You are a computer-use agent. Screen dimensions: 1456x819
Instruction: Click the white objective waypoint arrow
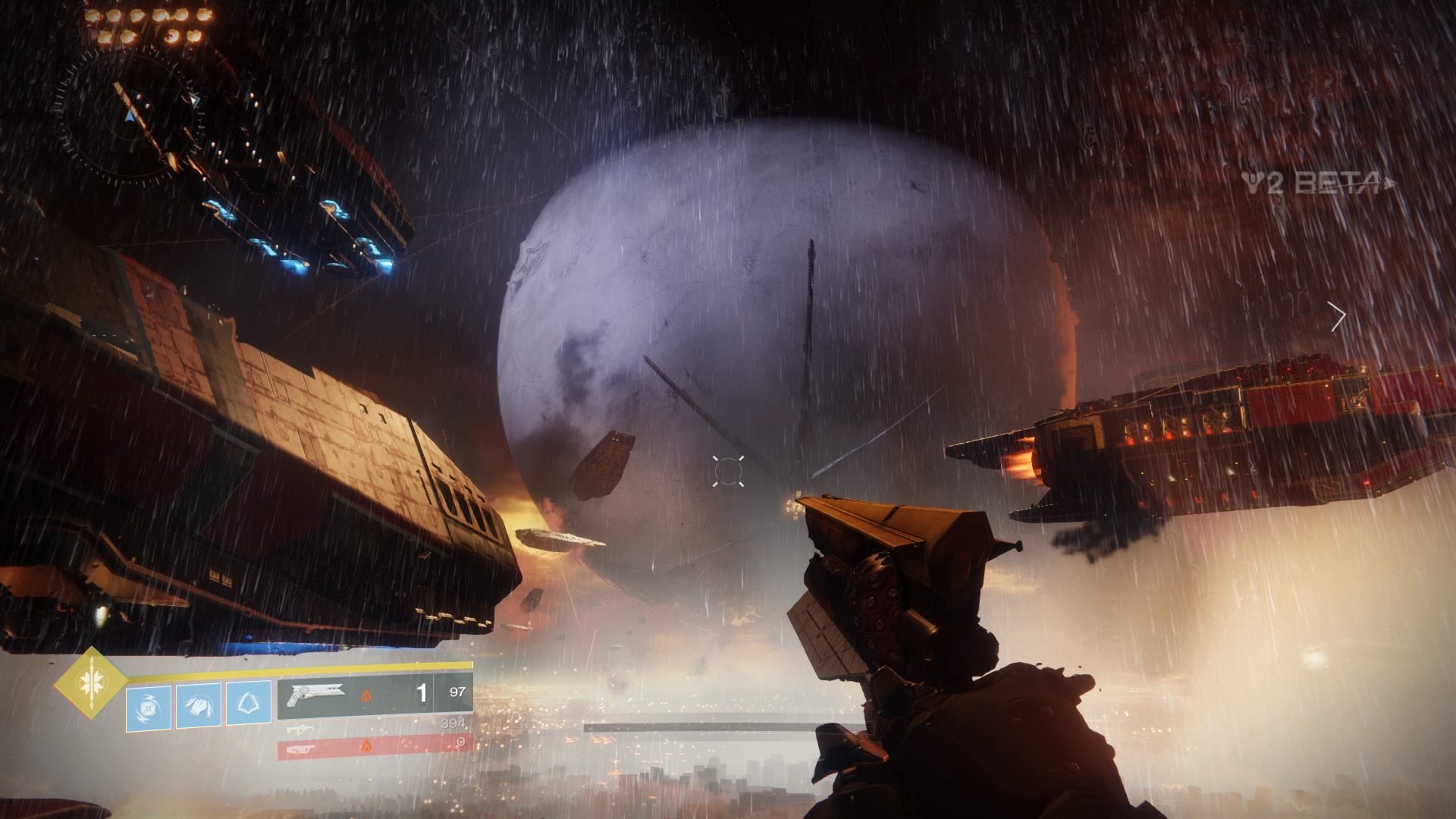point(1338,316)
